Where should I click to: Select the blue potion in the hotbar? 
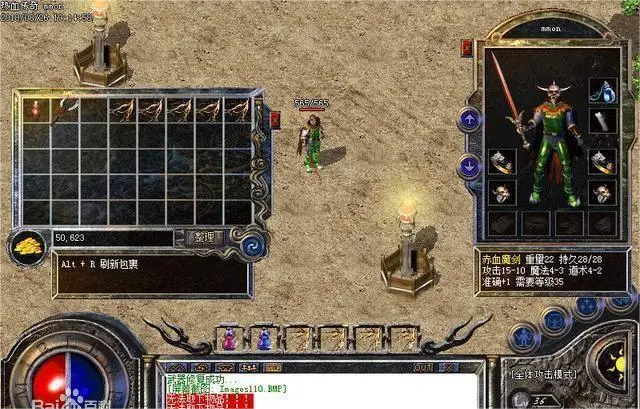[x=264, y=340]
